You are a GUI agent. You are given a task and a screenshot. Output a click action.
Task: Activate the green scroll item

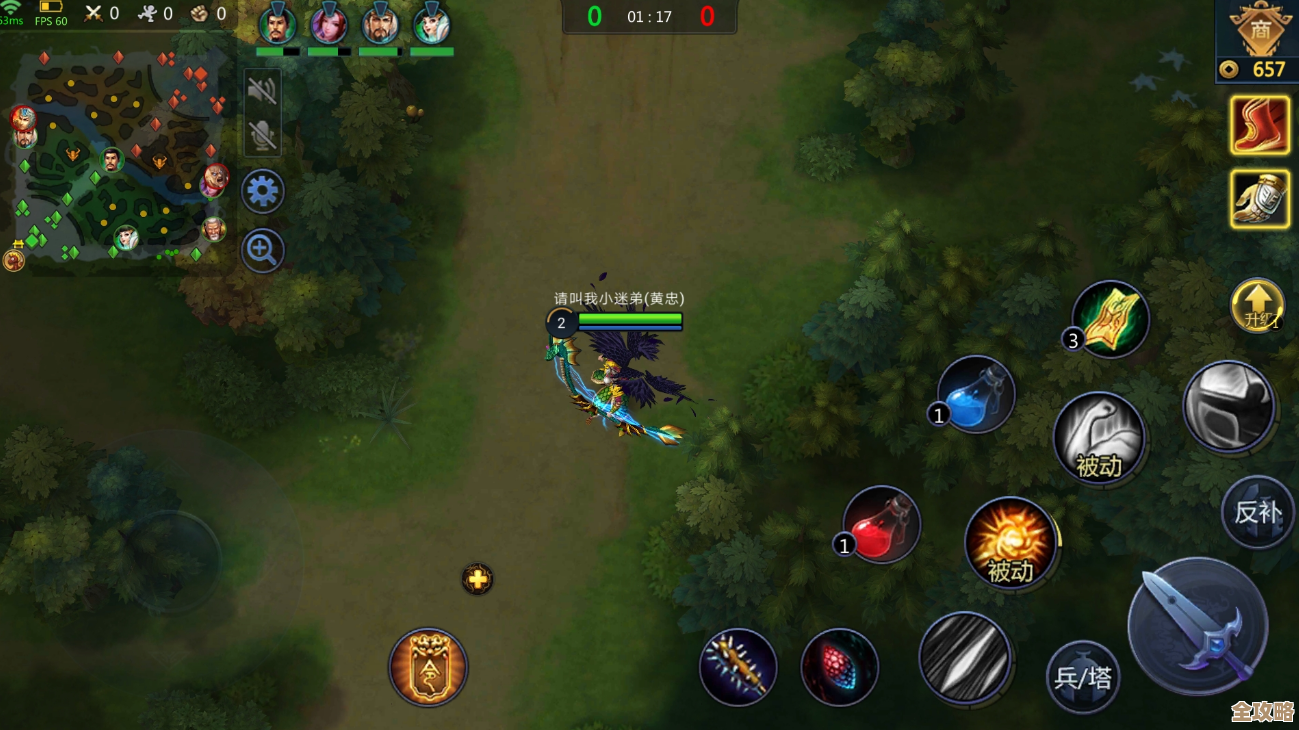(1110, 320)
